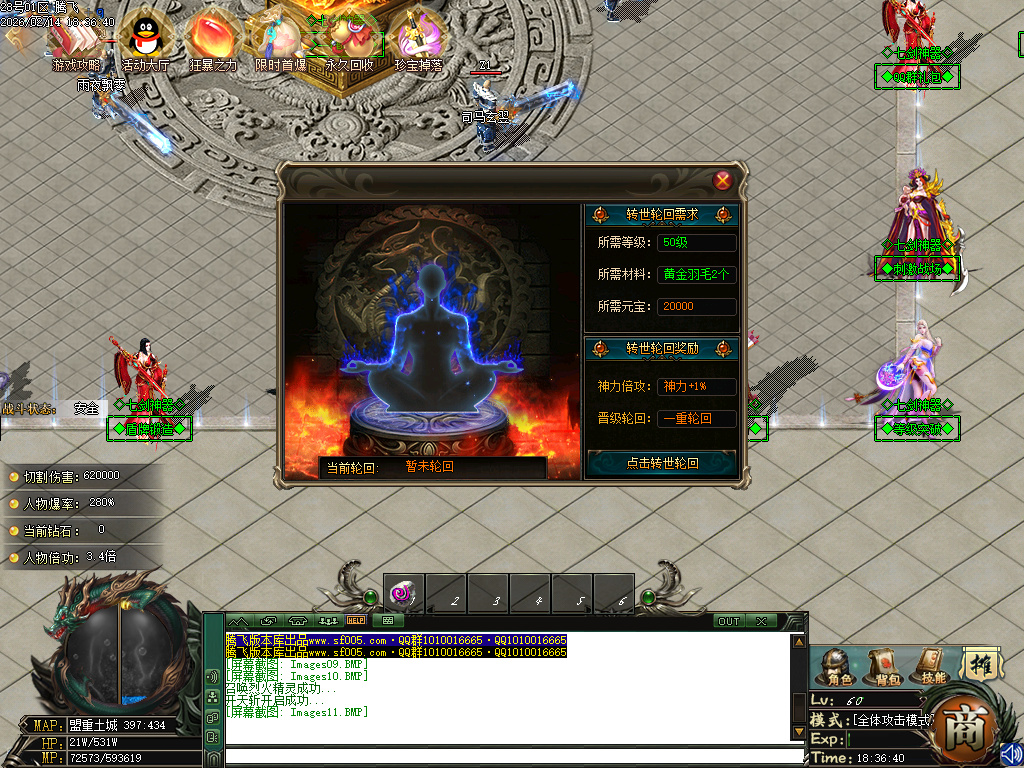Open the 游戏攻略 game guide icon
The image size is (1024, 768).
[x=76, y=39]
